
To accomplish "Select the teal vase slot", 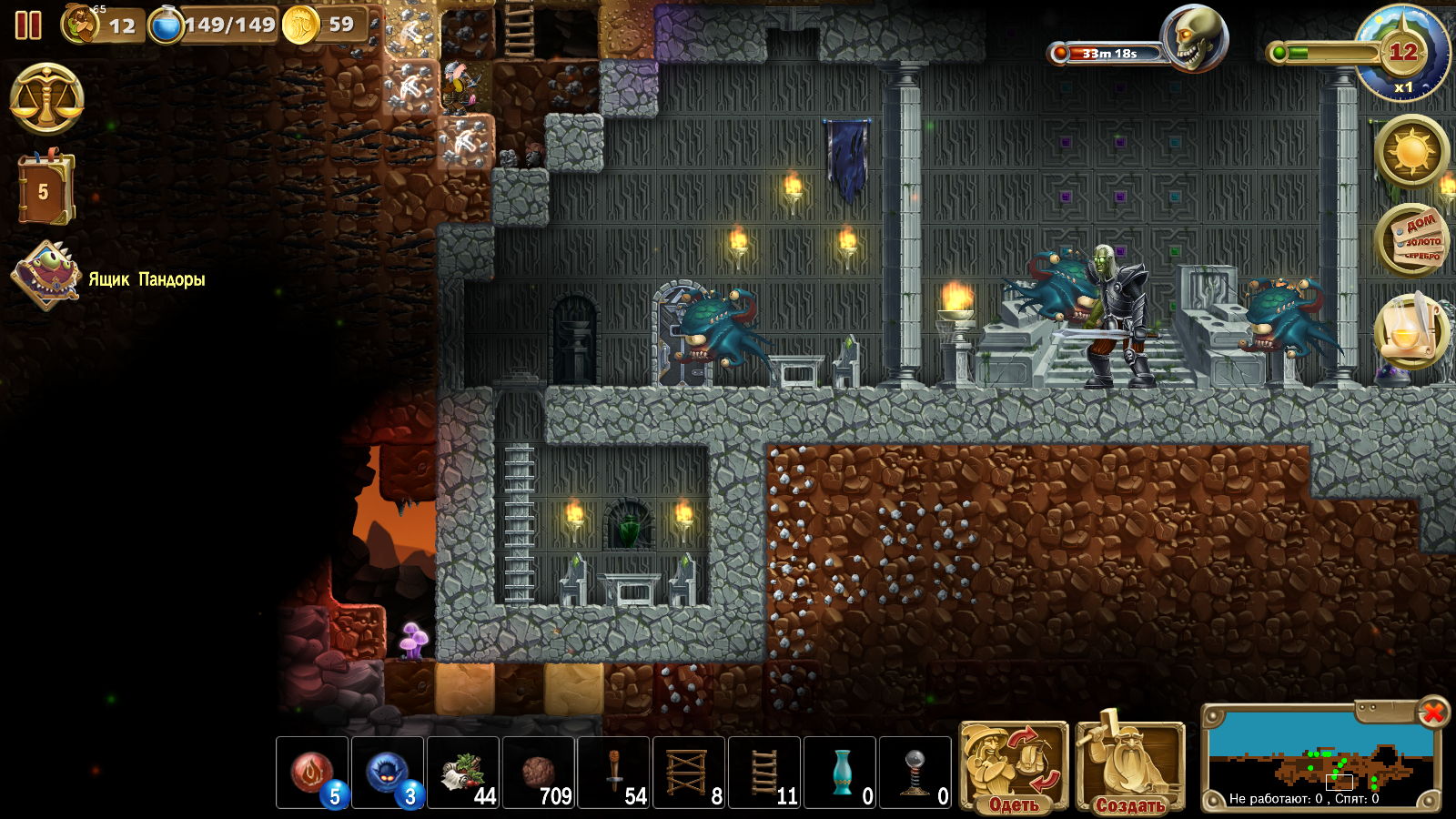I will 840,773.
